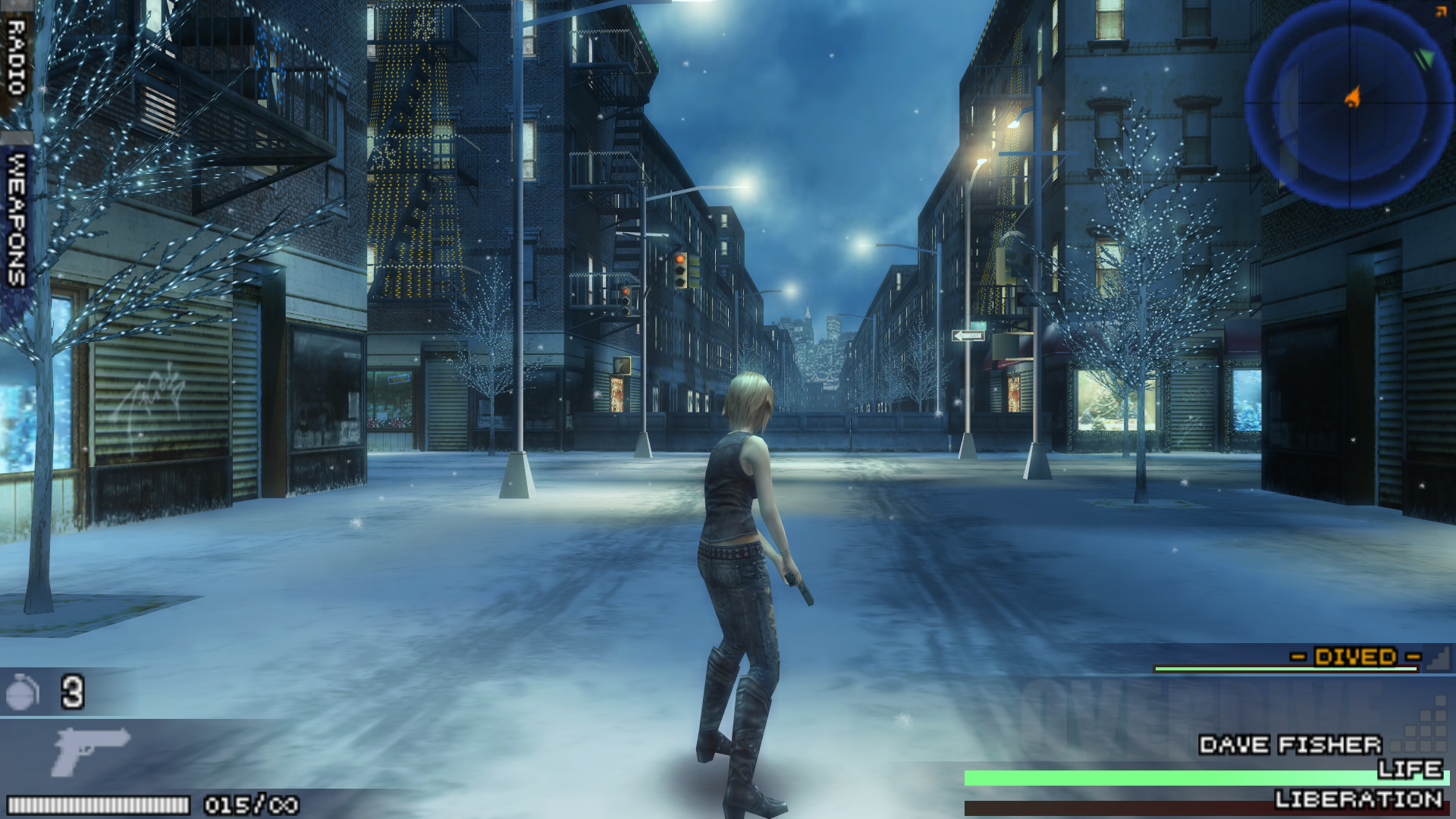Open the WEAPONS tab
Screen dimensions: 1456x819
click(16, 220)
